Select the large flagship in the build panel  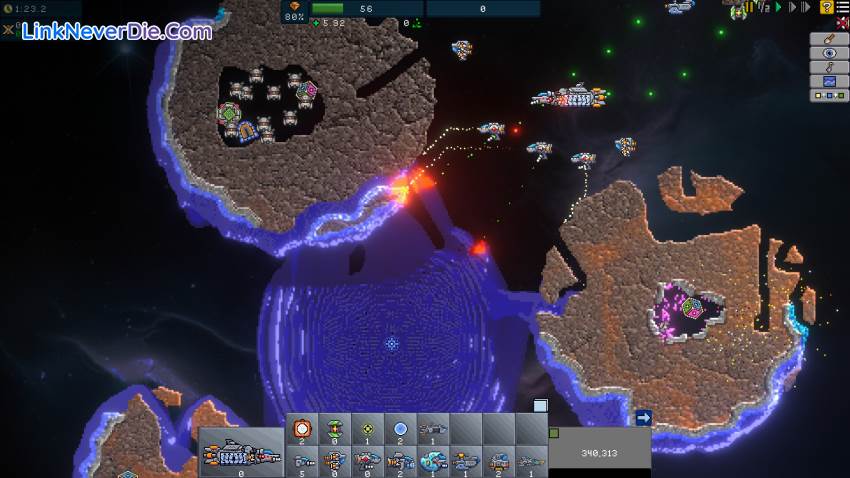coord(241,454)
